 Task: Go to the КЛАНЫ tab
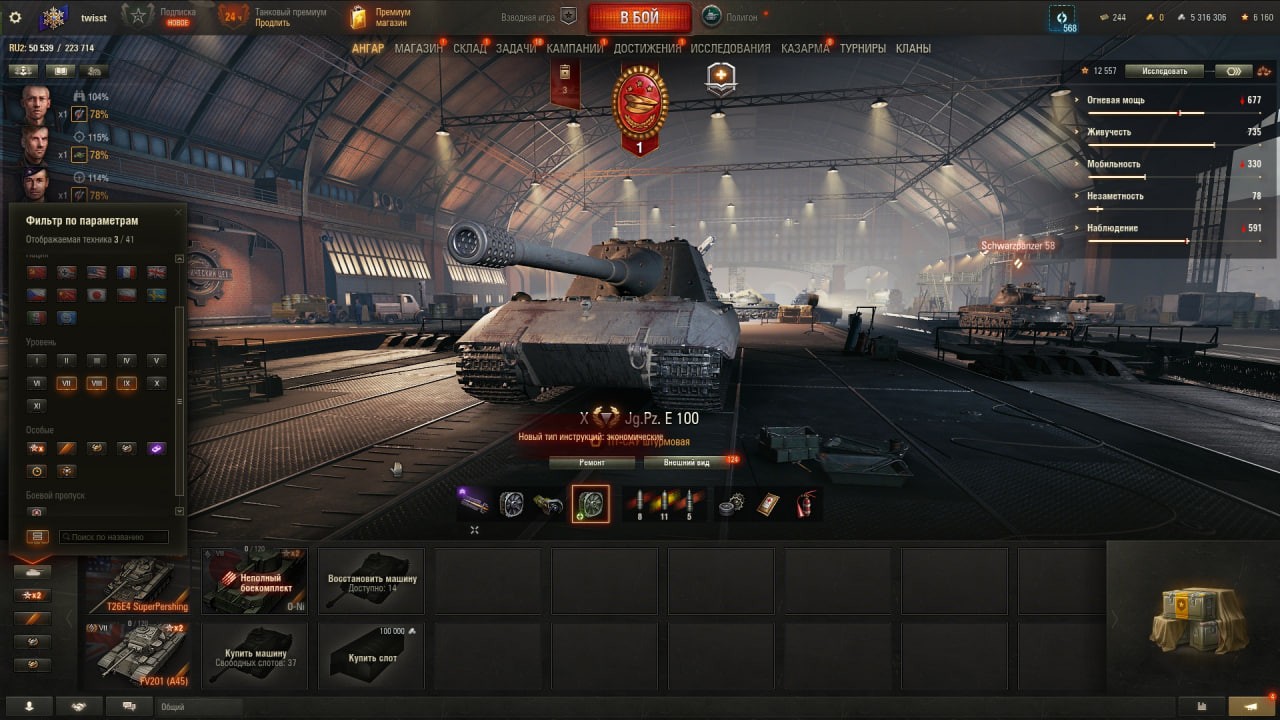click(x=913, y=48)
